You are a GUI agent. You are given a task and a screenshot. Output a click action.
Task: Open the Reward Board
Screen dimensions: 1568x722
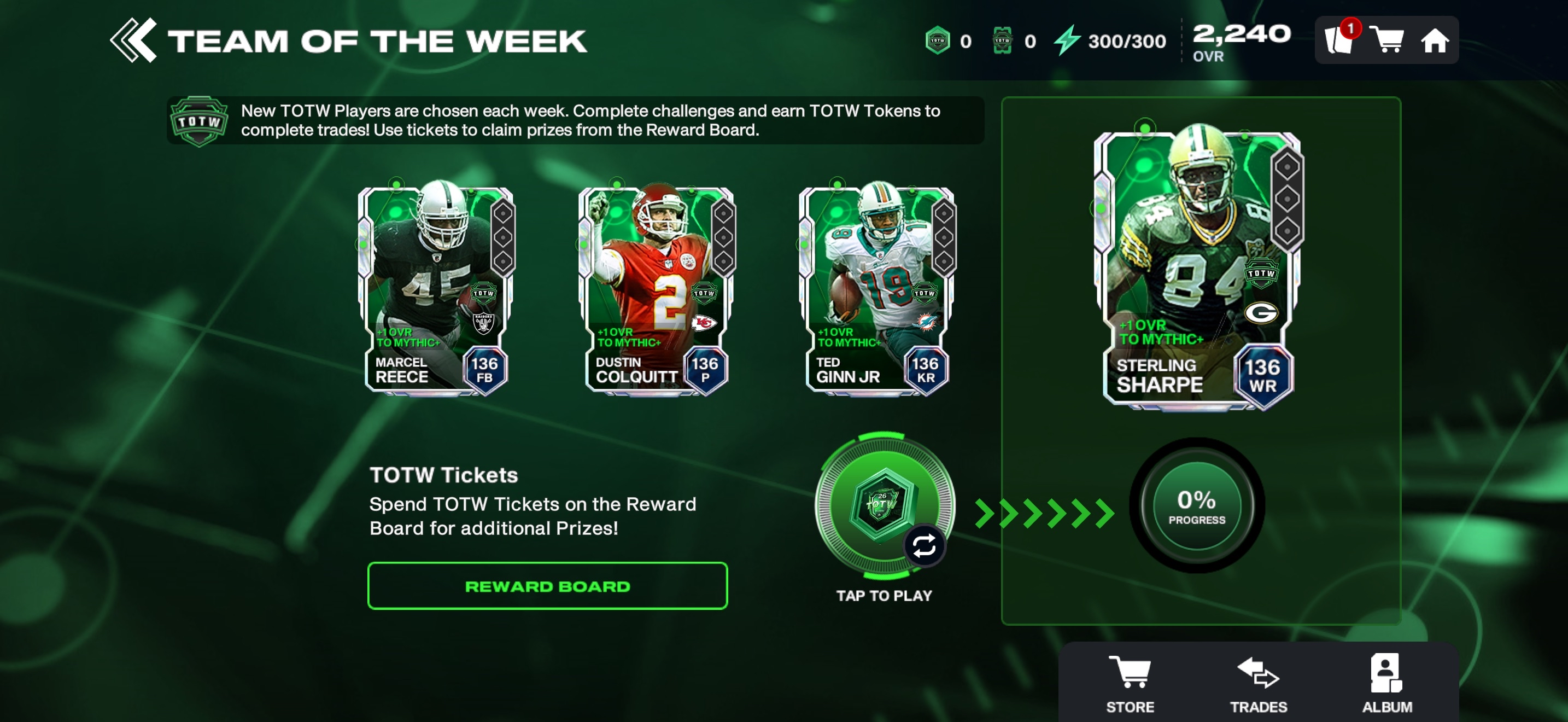coord(547,586)
